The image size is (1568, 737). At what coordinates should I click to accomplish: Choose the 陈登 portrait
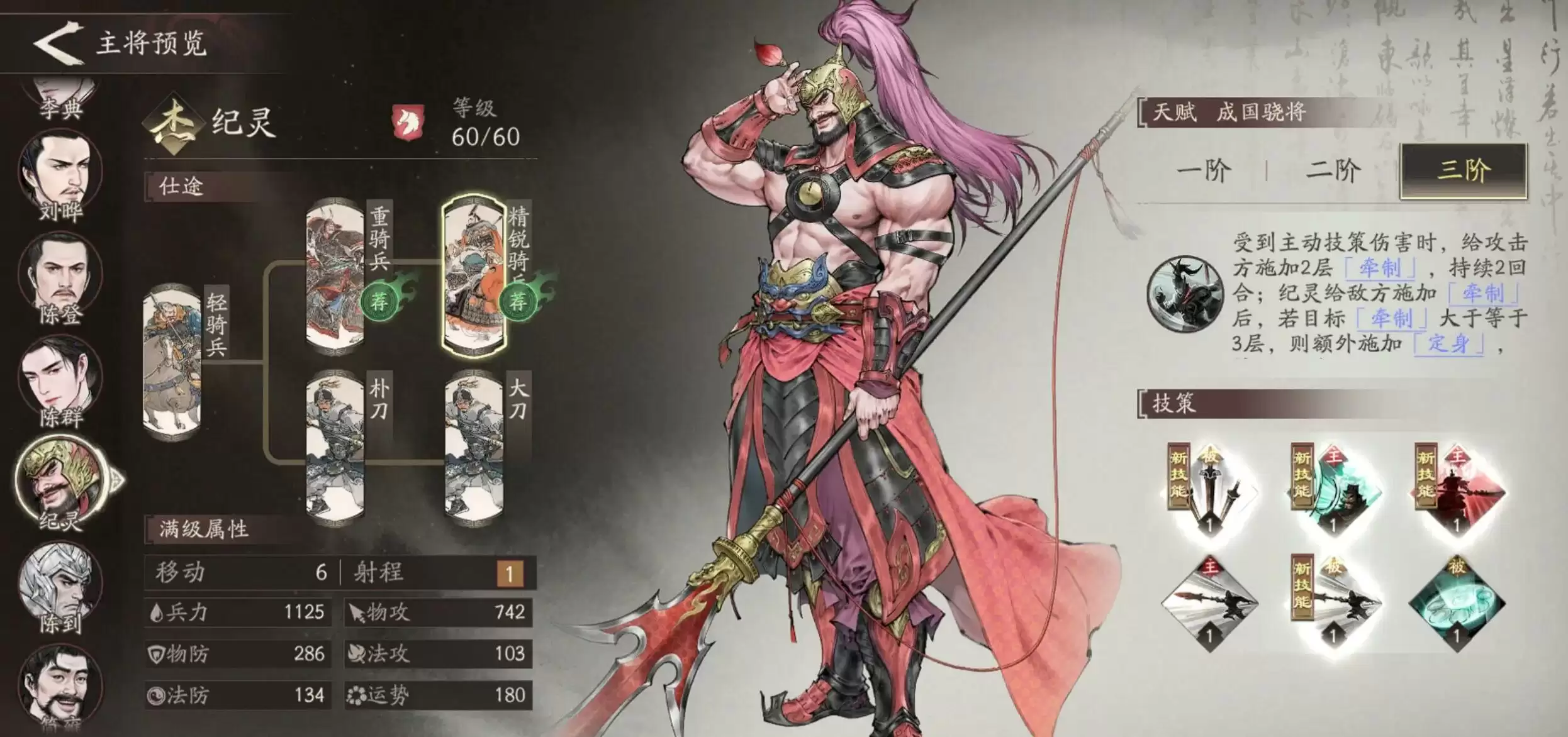60,277
